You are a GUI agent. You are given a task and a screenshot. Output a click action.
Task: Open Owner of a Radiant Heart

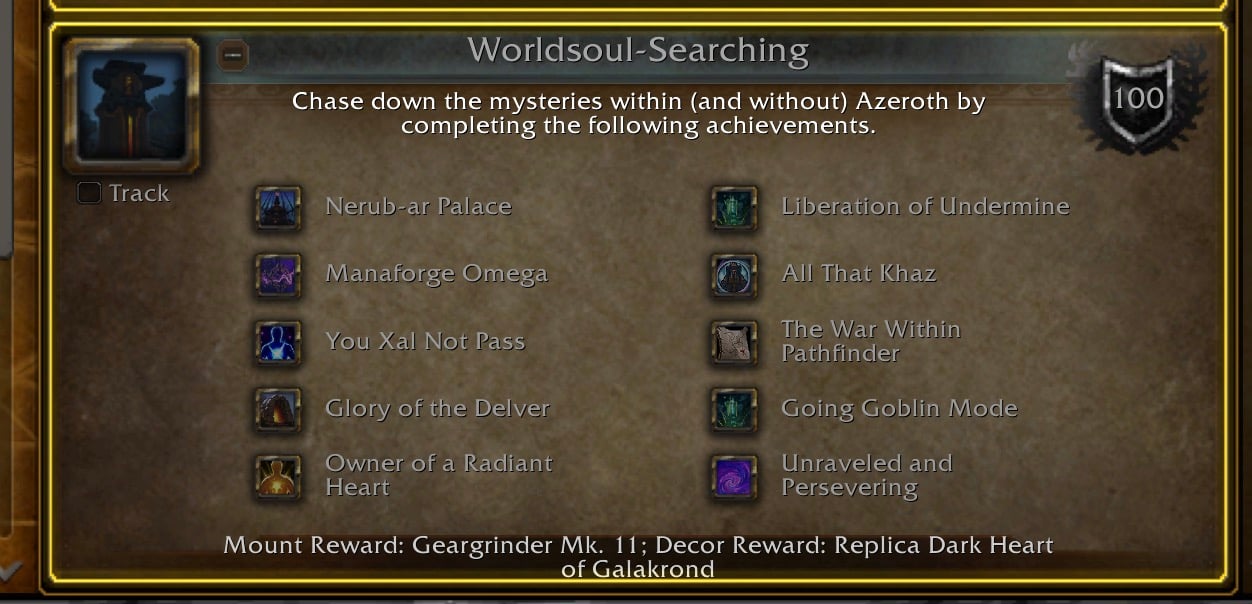(x=438, y=475)
